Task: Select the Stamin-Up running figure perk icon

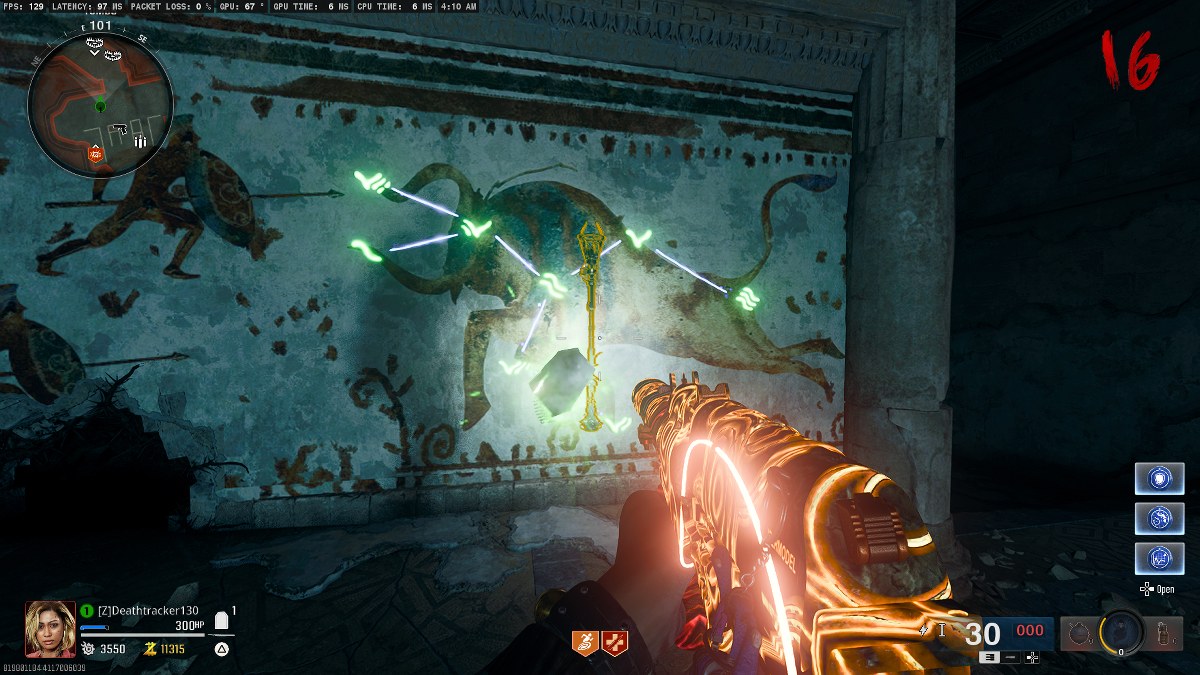Action: (585, 643)
